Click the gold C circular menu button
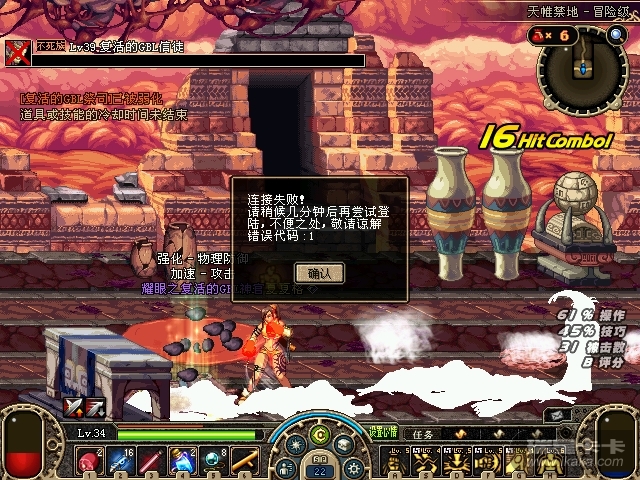 point(320,435)
